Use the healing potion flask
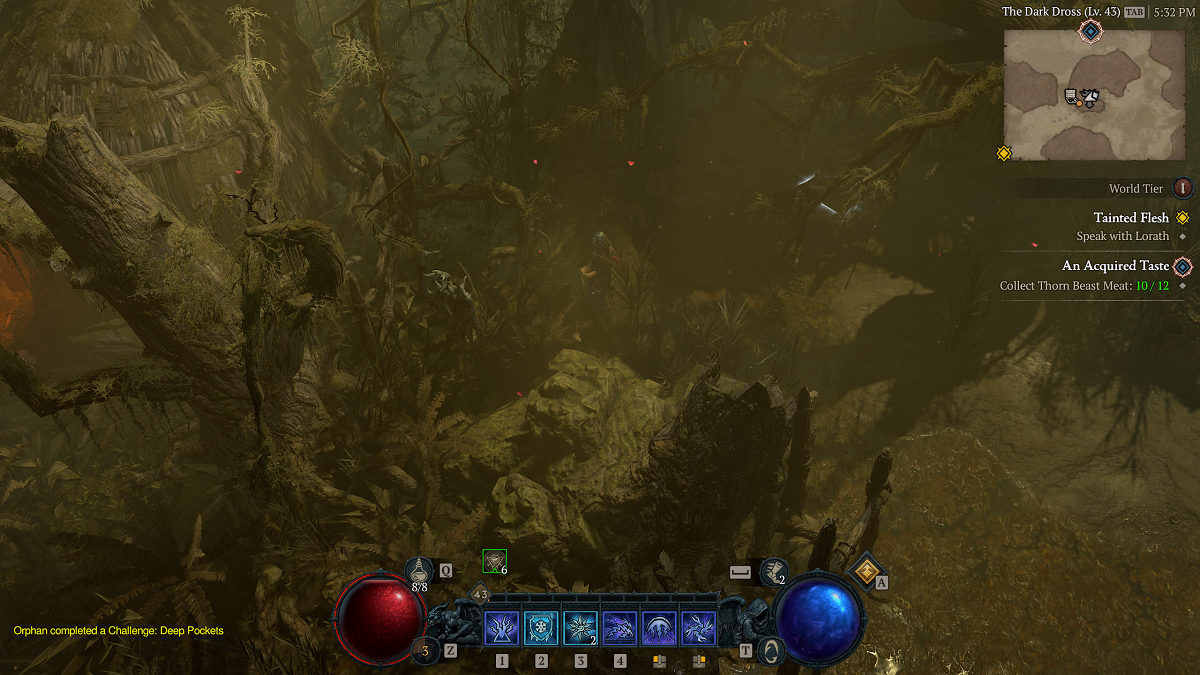The image size is (1200, 675). [420, 571]
